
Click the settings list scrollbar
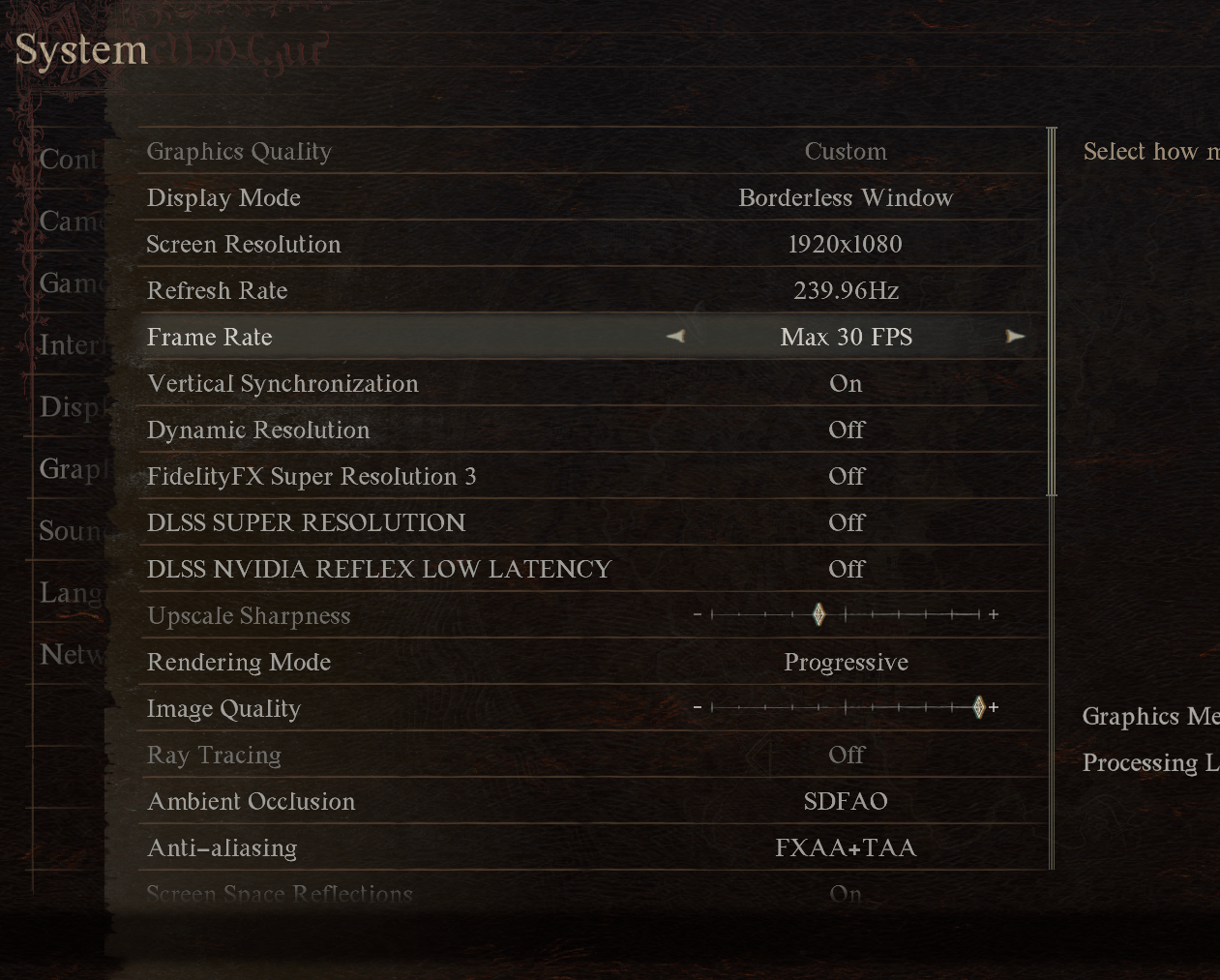(x=1052, y=312)
